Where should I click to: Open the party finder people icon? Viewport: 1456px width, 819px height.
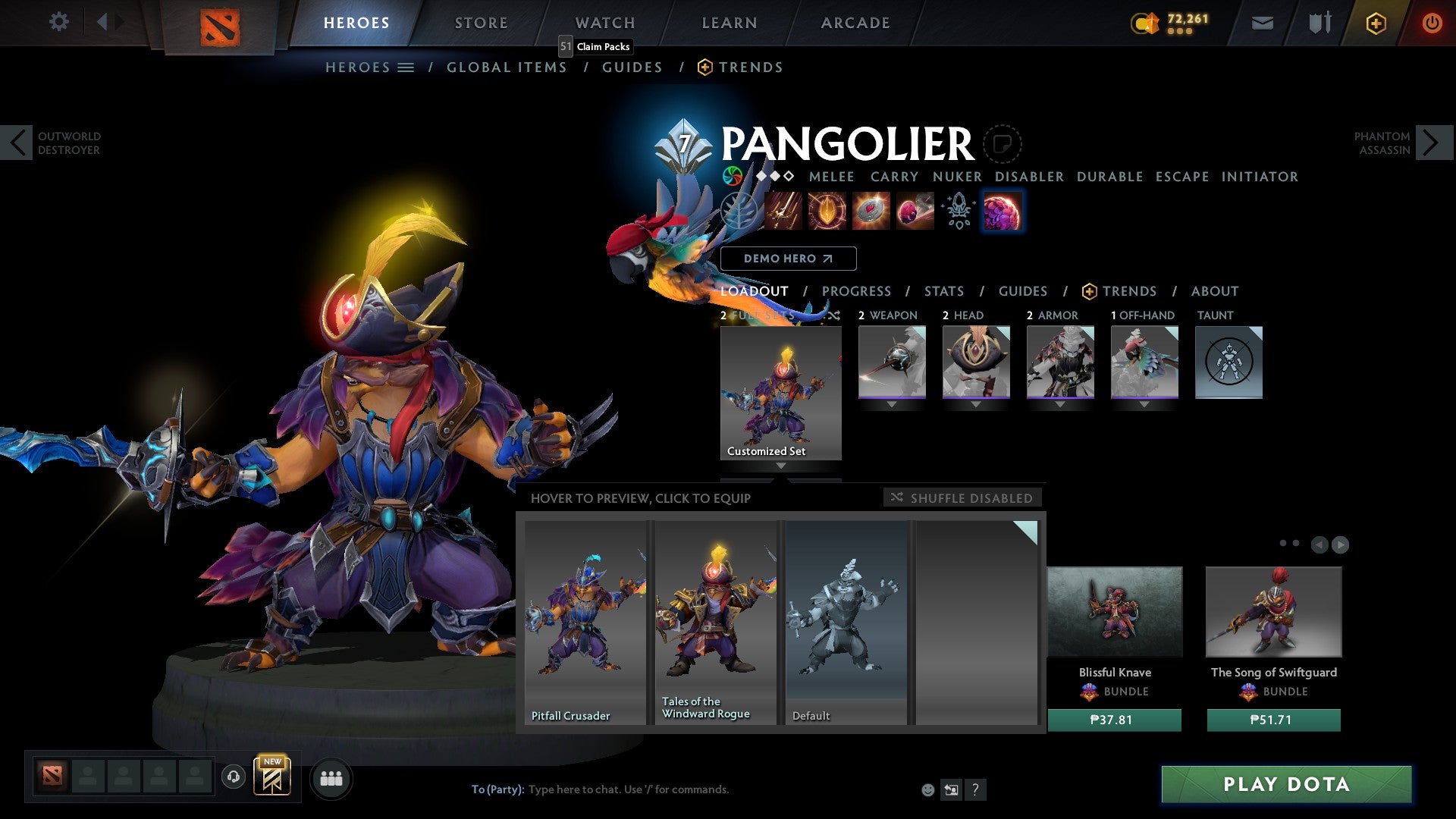coord(330,778)
